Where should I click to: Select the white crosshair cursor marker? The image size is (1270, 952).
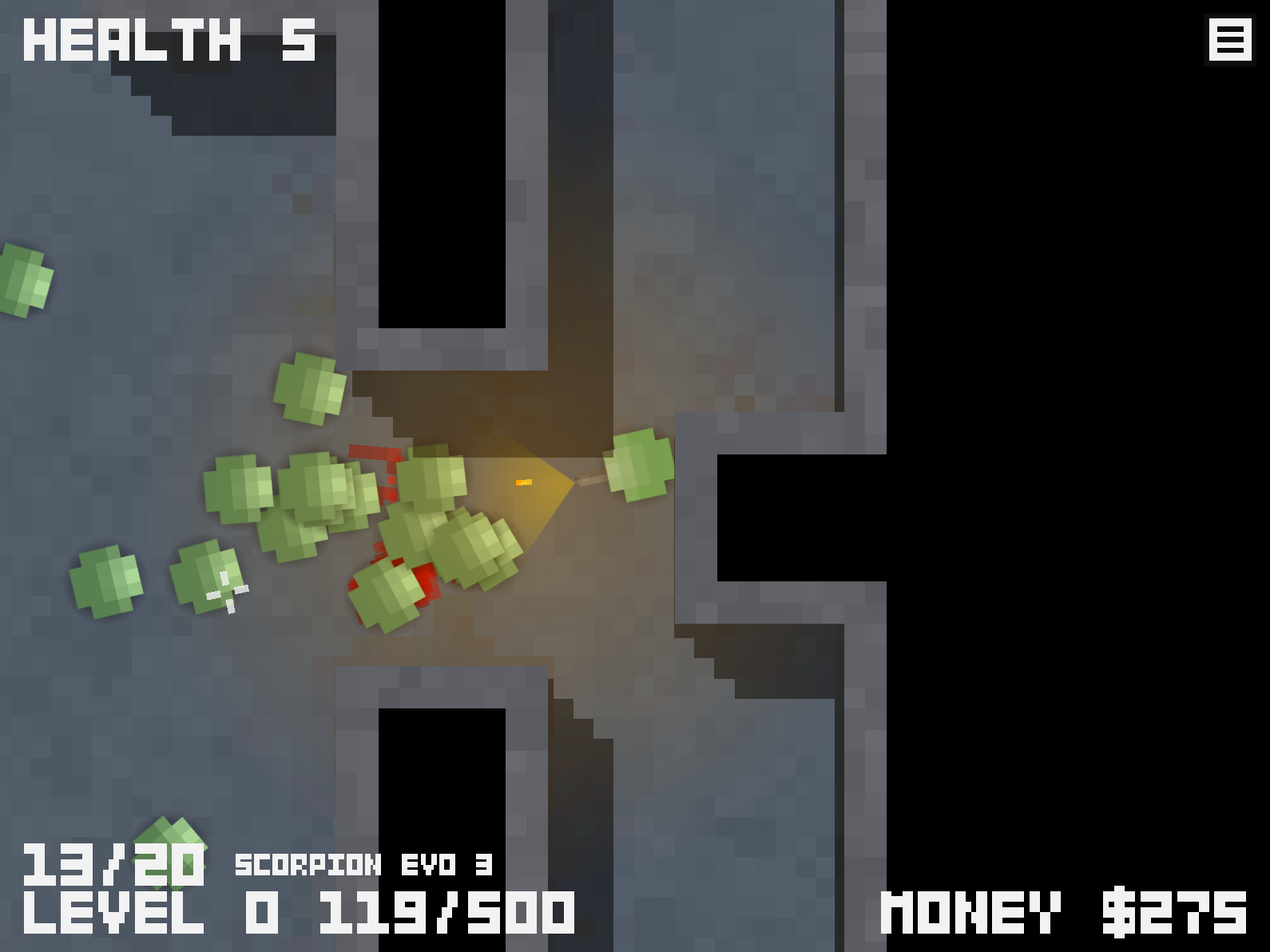click(x=228, y=591)
